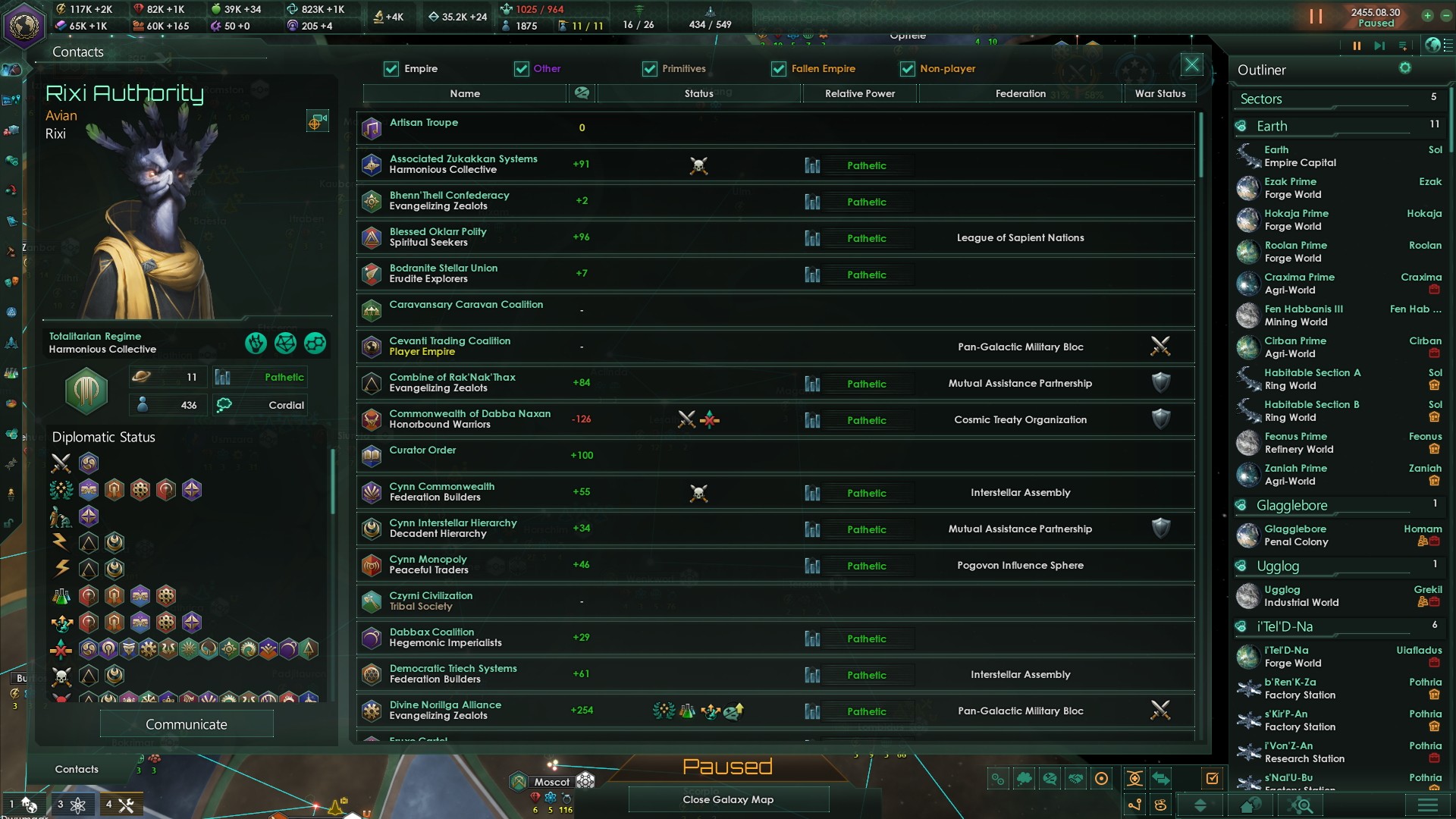Open communication with Rixi Authority

pyautogui.click(x=187, y=724)
